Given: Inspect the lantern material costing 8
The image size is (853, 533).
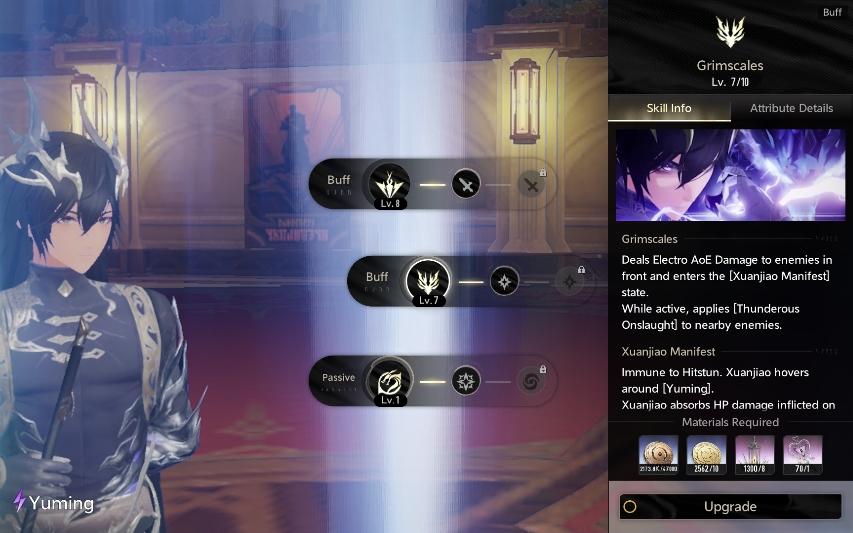Looking at the screenshot, I should click(x=754, y=454).
